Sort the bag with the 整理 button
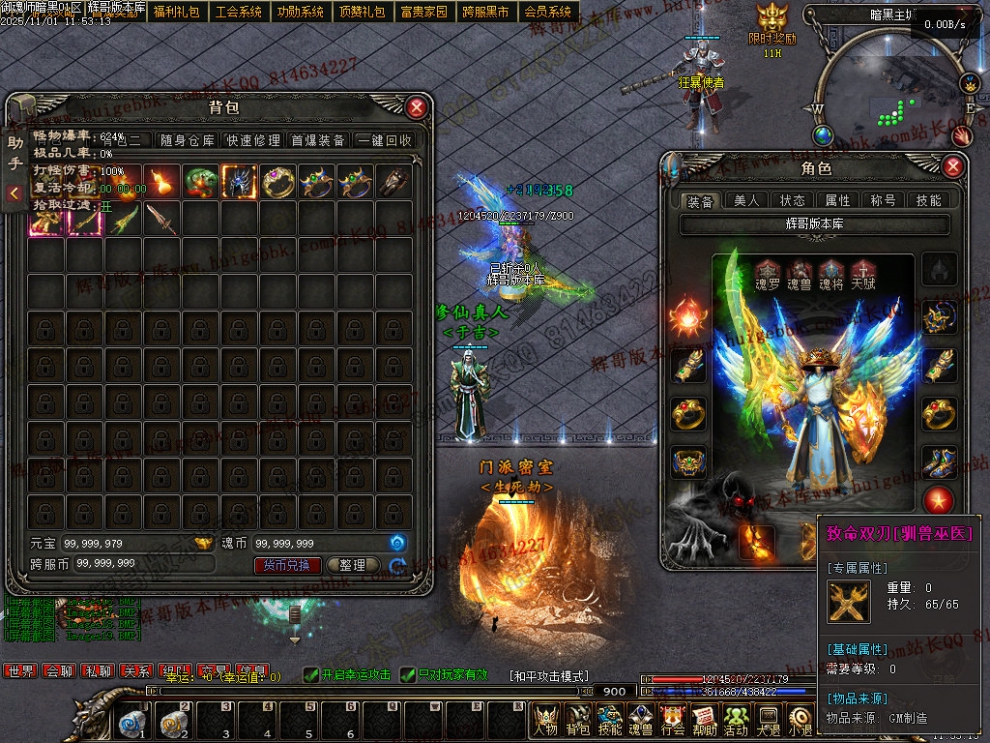 point(352,565)
